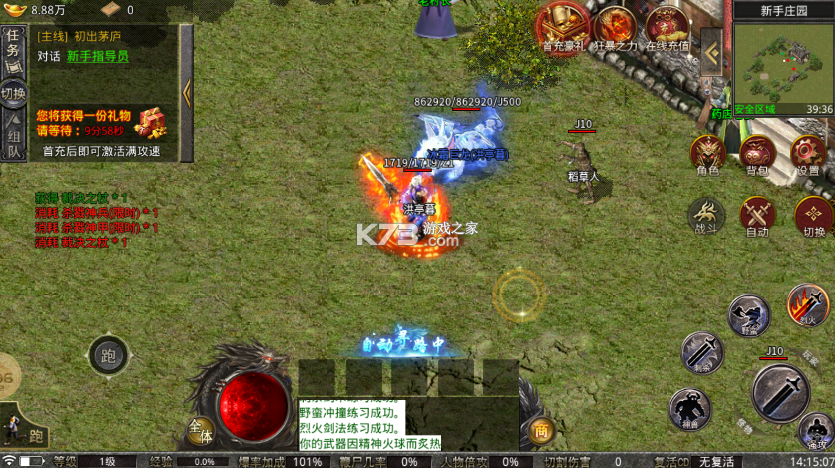Tap the large sword basic attack button
This screenshot has height=468, width=835.
point(780,393)
